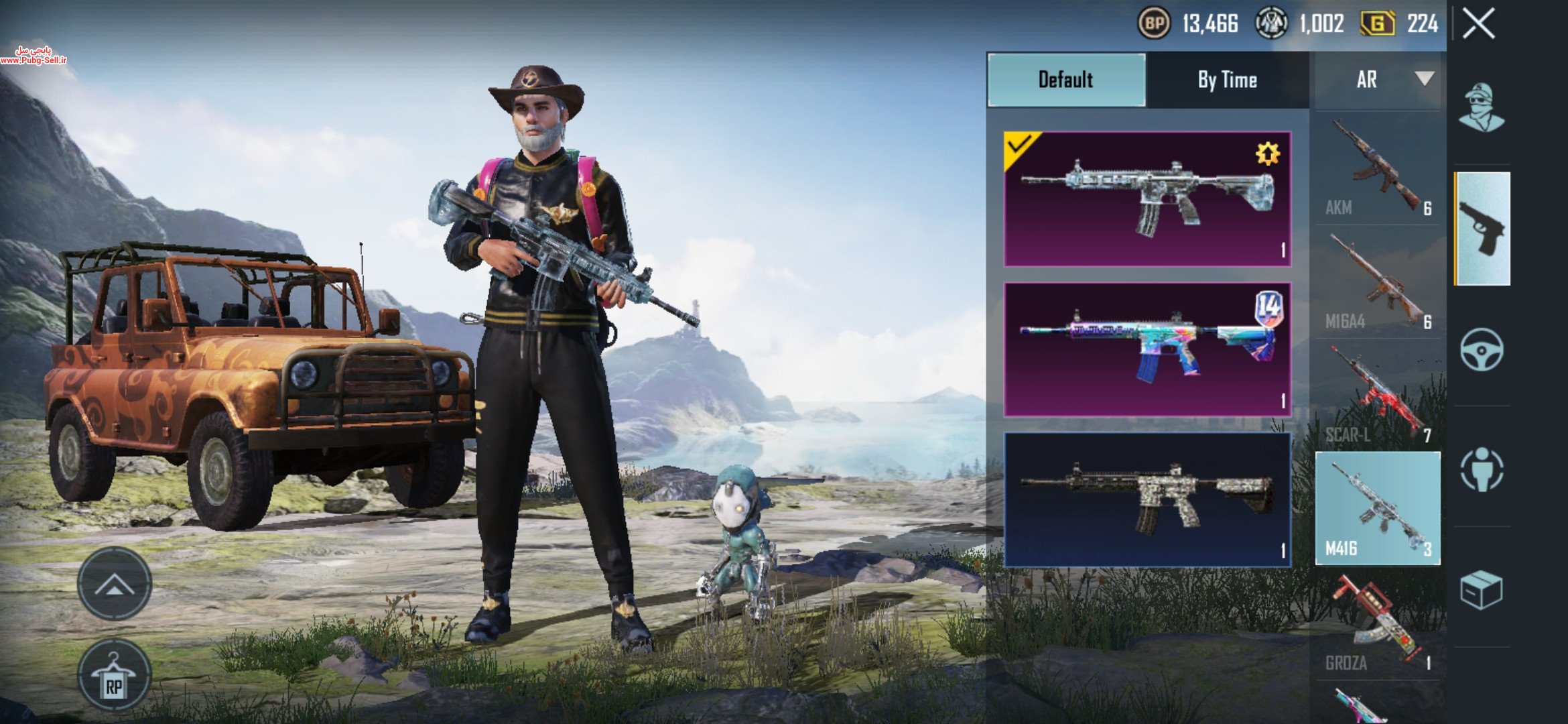Viewport: 1568px width, 724px height.
Task: Open the GROZA weapon skins
Action: (x=1378, y=623)
